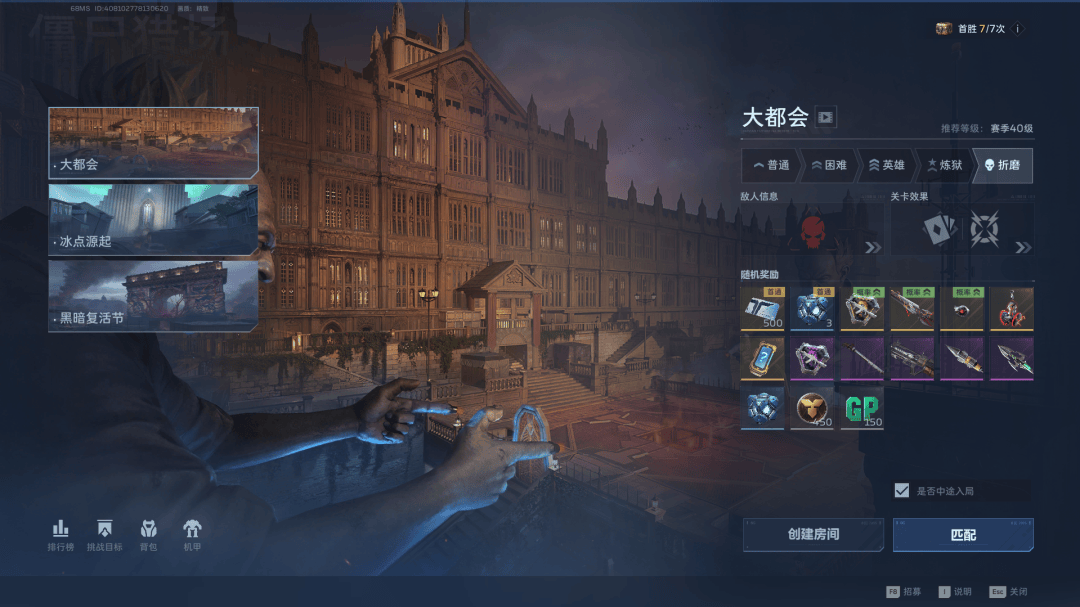
Task: Play the 大都会 preview video icon
Action: [x=825, y=117]
